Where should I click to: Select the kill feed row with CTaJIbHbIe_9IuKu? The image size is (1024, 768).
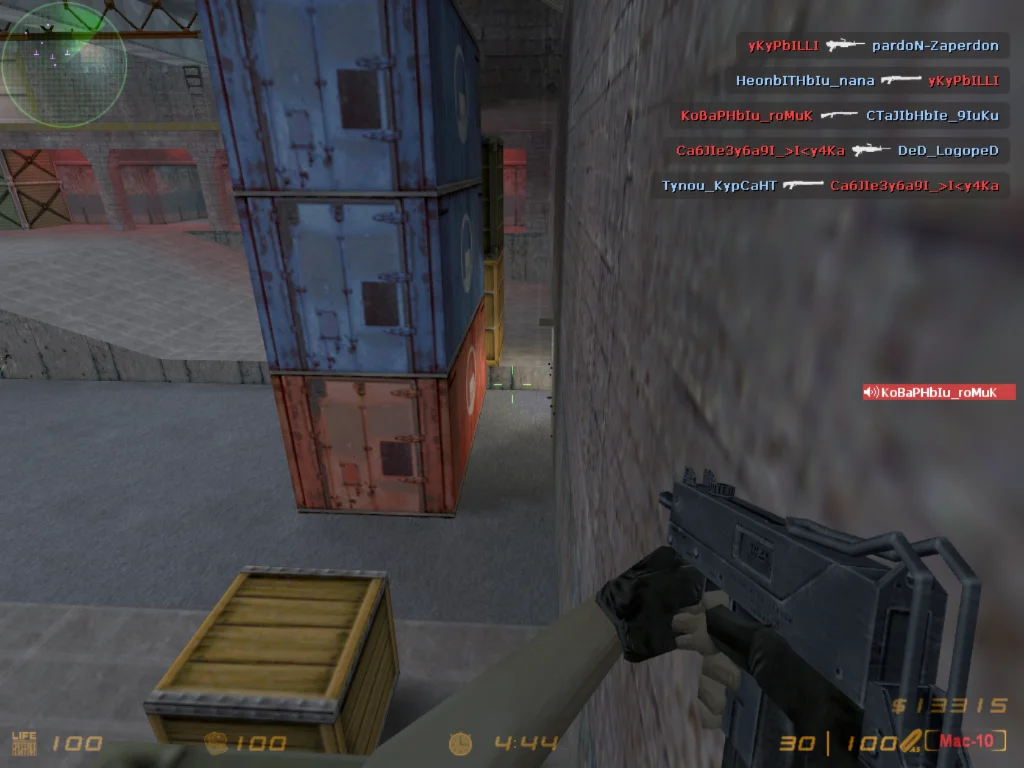tap(839, 116)
